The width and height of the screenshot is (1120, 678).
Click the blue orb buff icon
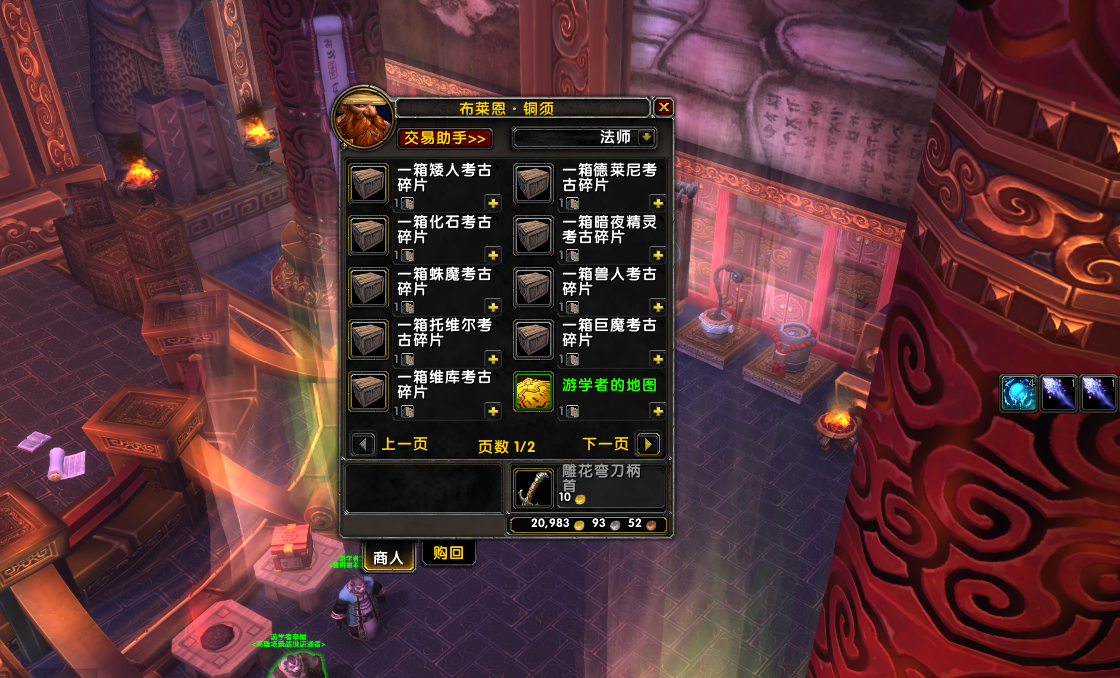click(x=1019, y=393)
